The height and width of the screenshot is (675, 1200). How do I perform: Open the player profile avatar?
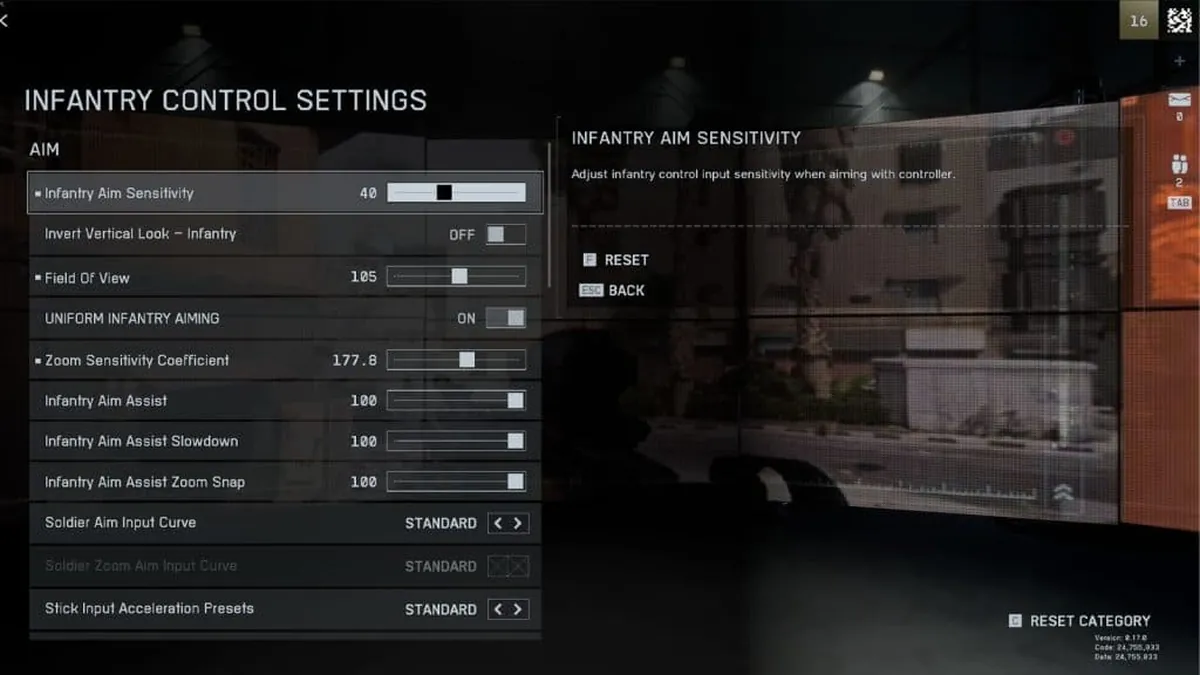(1179, 20)
